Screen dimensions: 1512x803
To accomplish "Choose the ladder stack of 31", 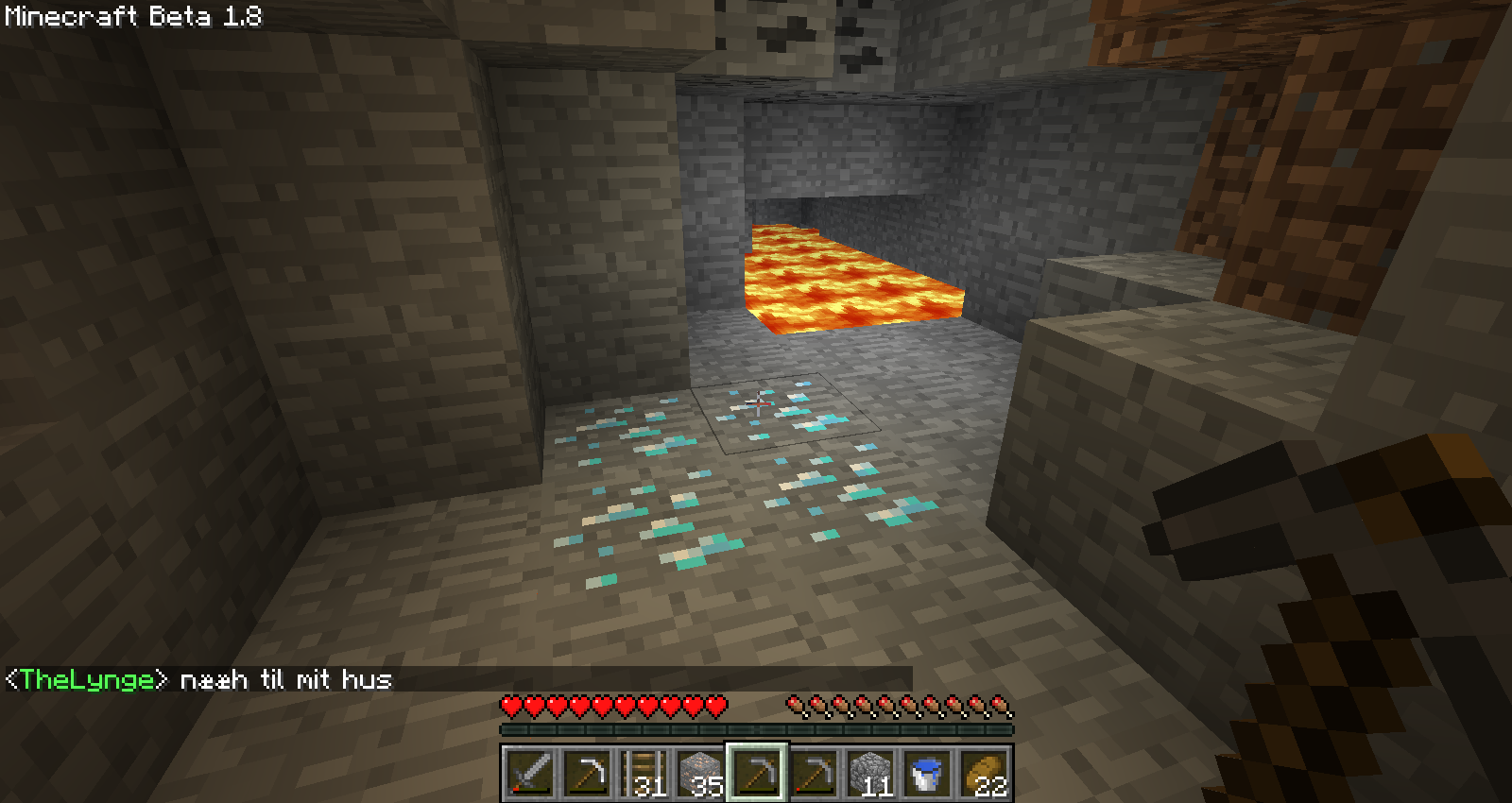I will pyautogui.click(x=644, y=774).
